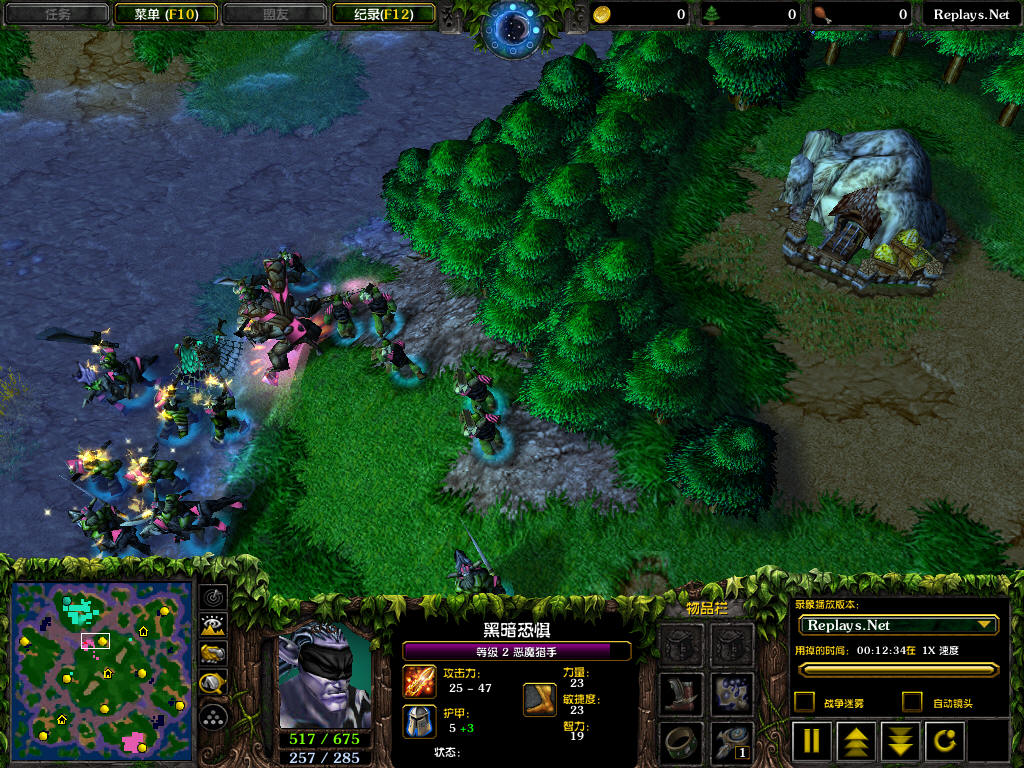Toggle the minimap ally color mode button
1024x768 pixels.
pos(214,655)
